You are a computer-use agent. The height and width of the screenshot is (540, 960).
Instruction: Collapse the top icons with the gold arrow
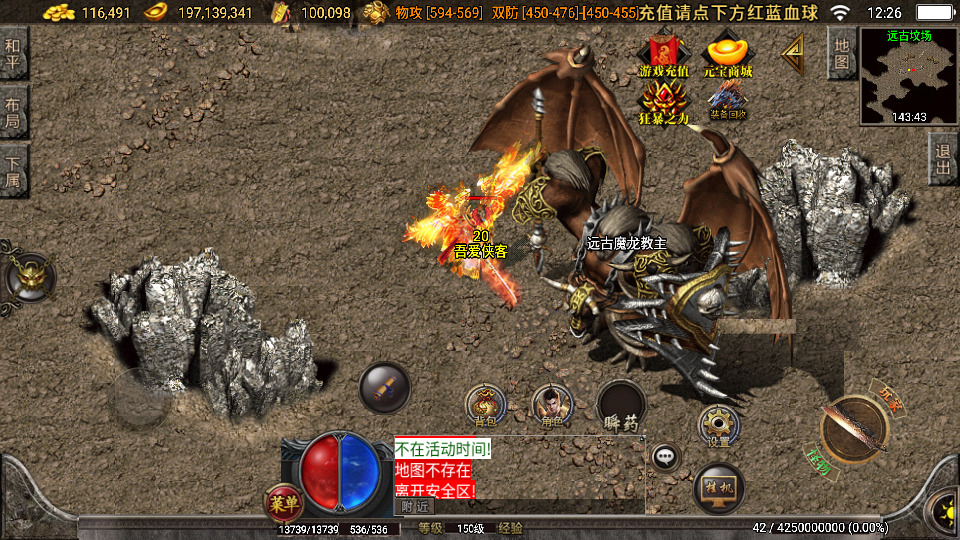pyautogui.click(x=794, y=53)
